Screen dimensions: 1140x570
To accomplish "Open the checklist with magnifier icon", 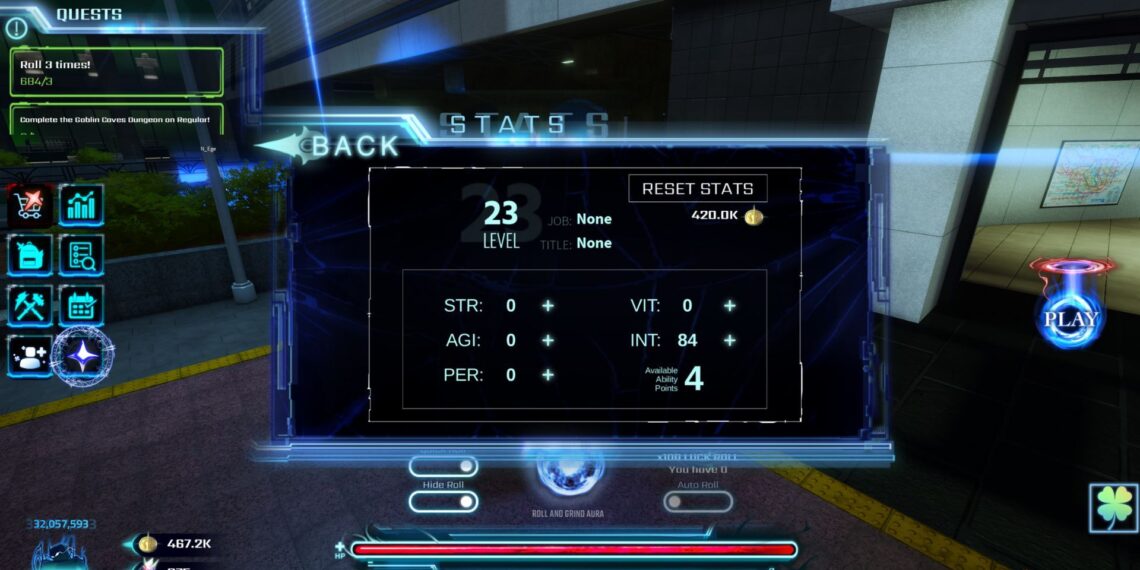I will click(81, 255).
